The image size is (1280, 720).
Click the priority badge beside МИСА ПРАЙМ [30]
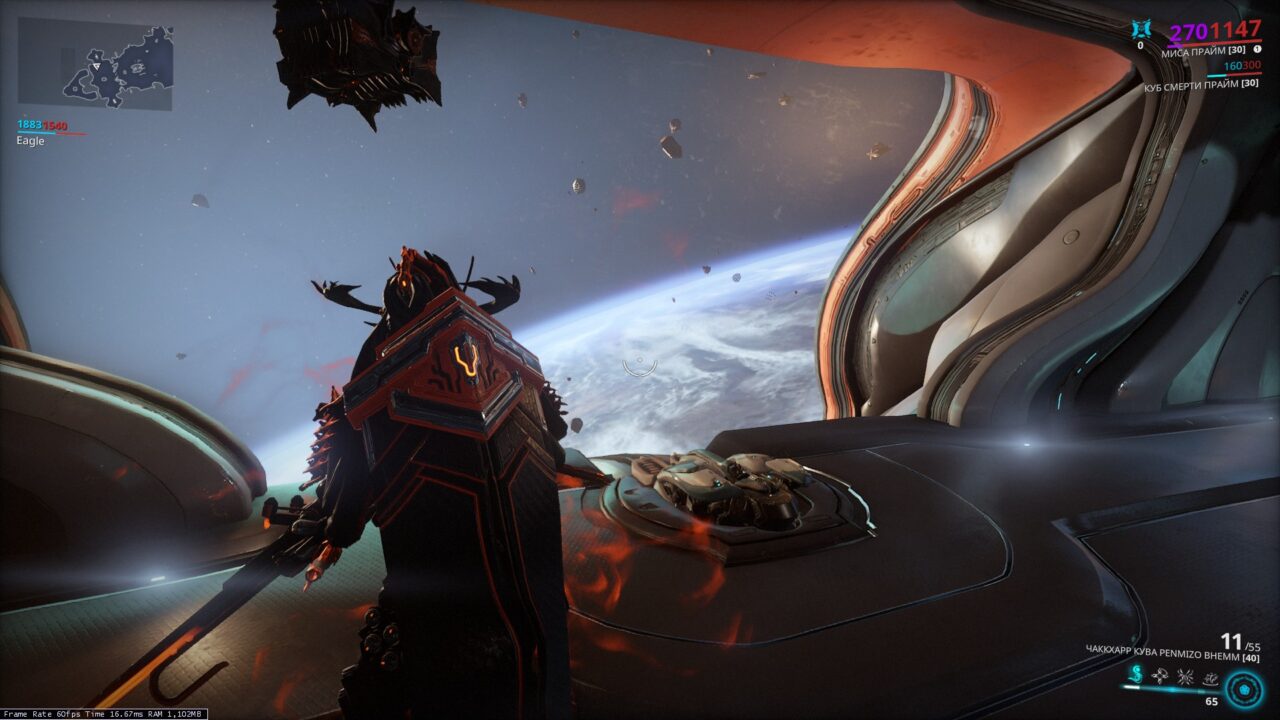1257,49
